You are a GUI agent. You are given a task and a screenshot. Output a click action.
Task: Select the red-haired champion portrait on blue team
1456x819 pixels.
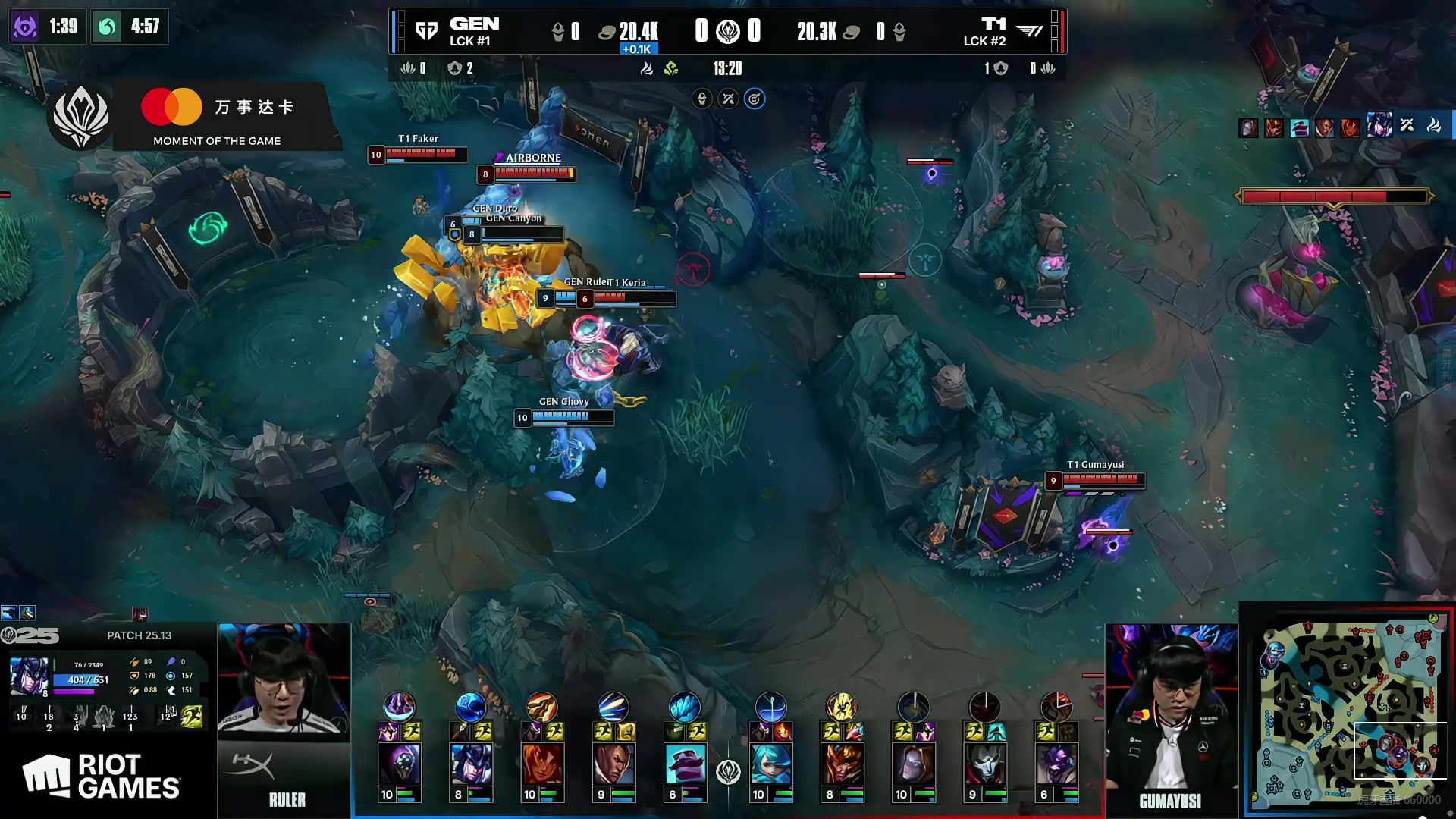542,763
